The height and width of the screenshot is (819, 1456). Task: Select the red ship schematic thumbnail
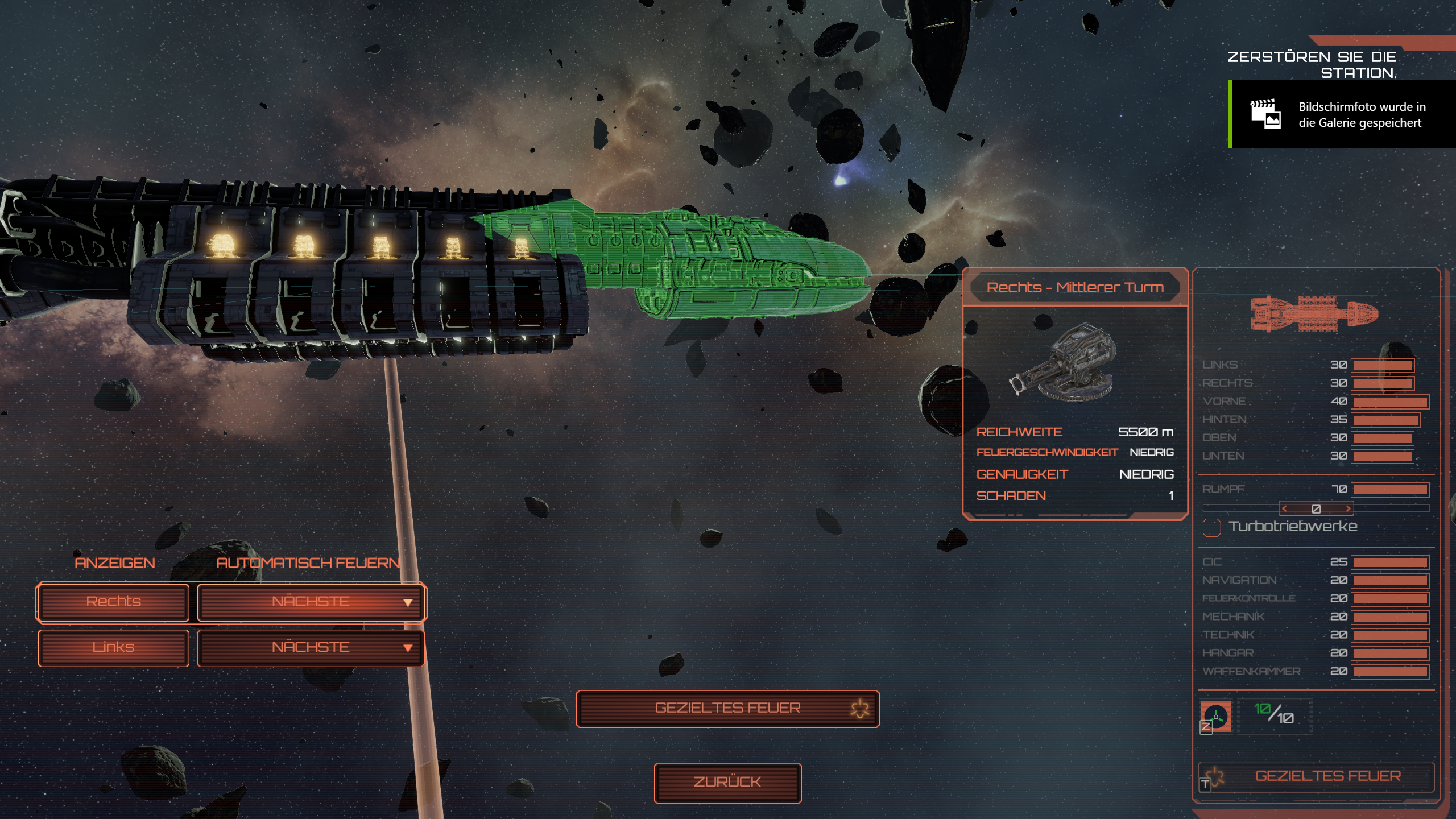point(1314,313)
